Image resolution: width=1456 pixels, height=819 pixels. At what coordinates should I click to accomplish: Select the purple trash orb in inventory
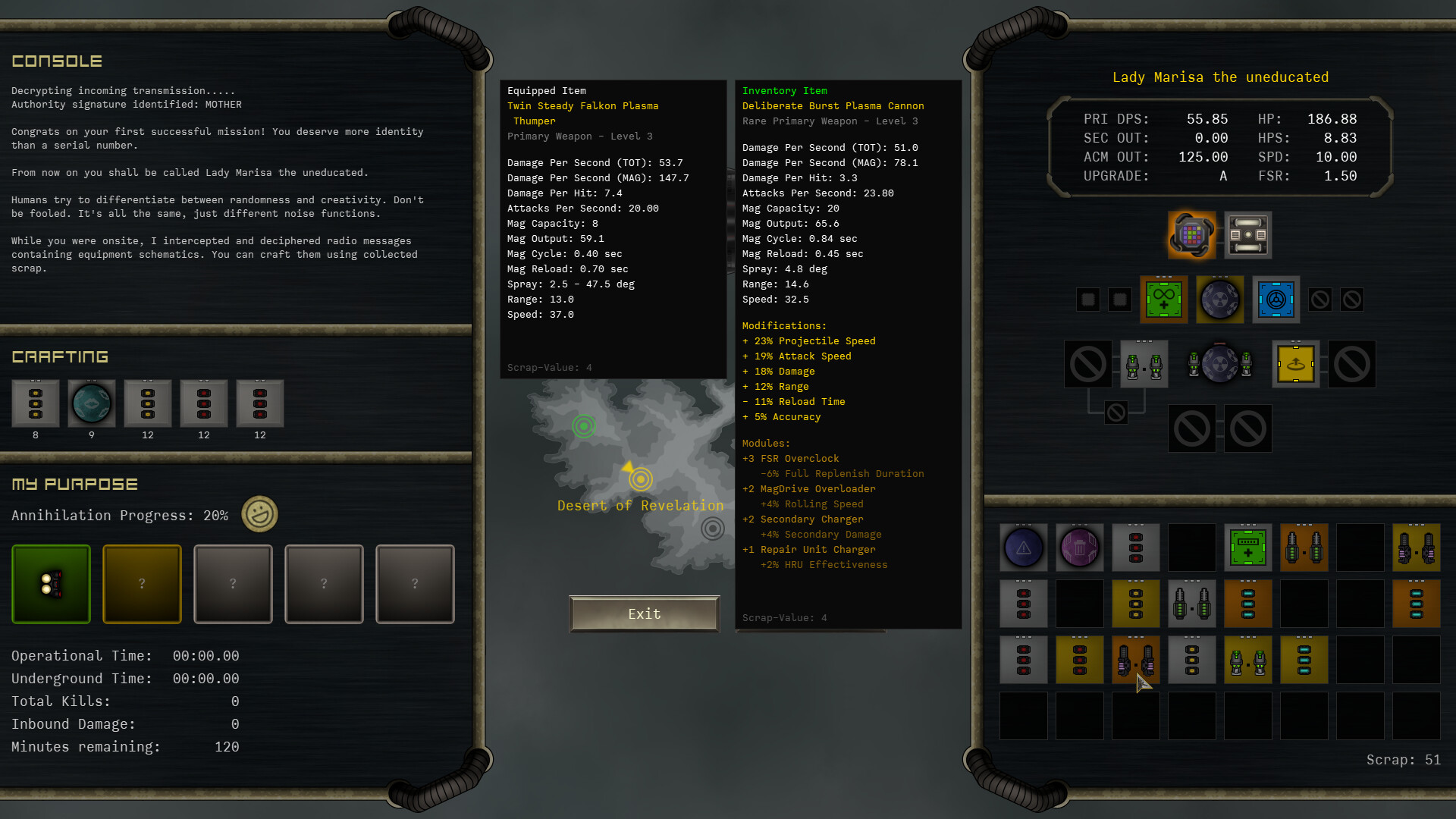[1079, 548]
